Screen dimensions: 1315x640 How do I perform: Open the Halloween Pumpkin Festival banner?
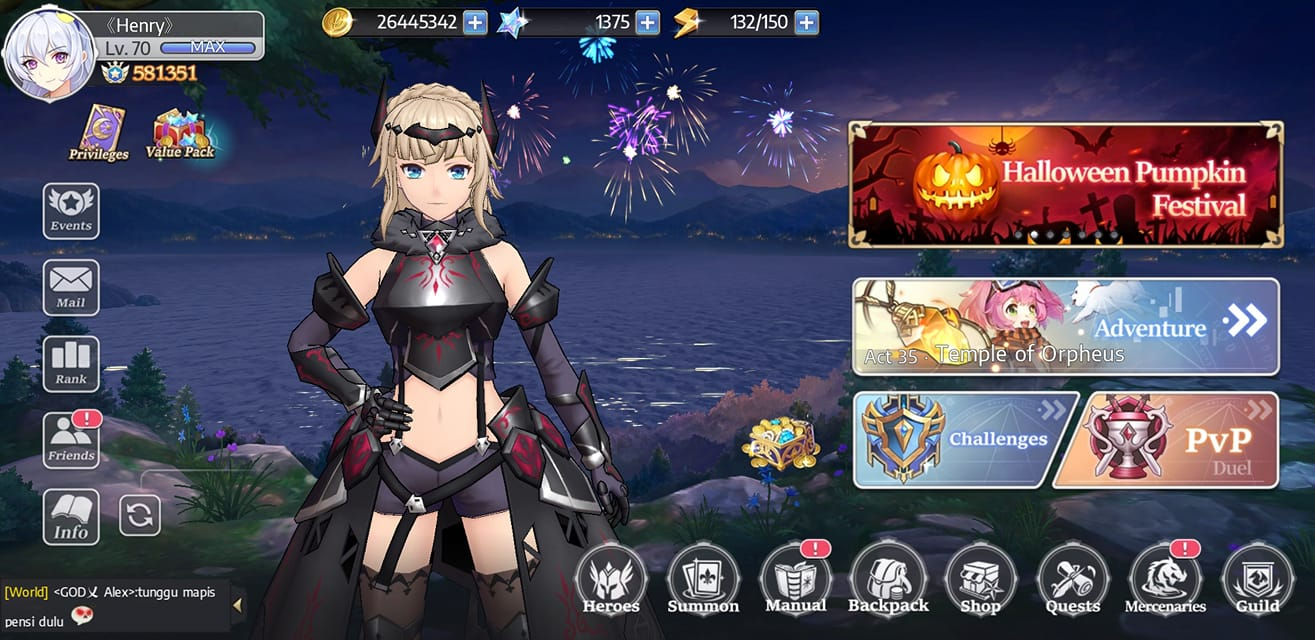(1066, 185)
